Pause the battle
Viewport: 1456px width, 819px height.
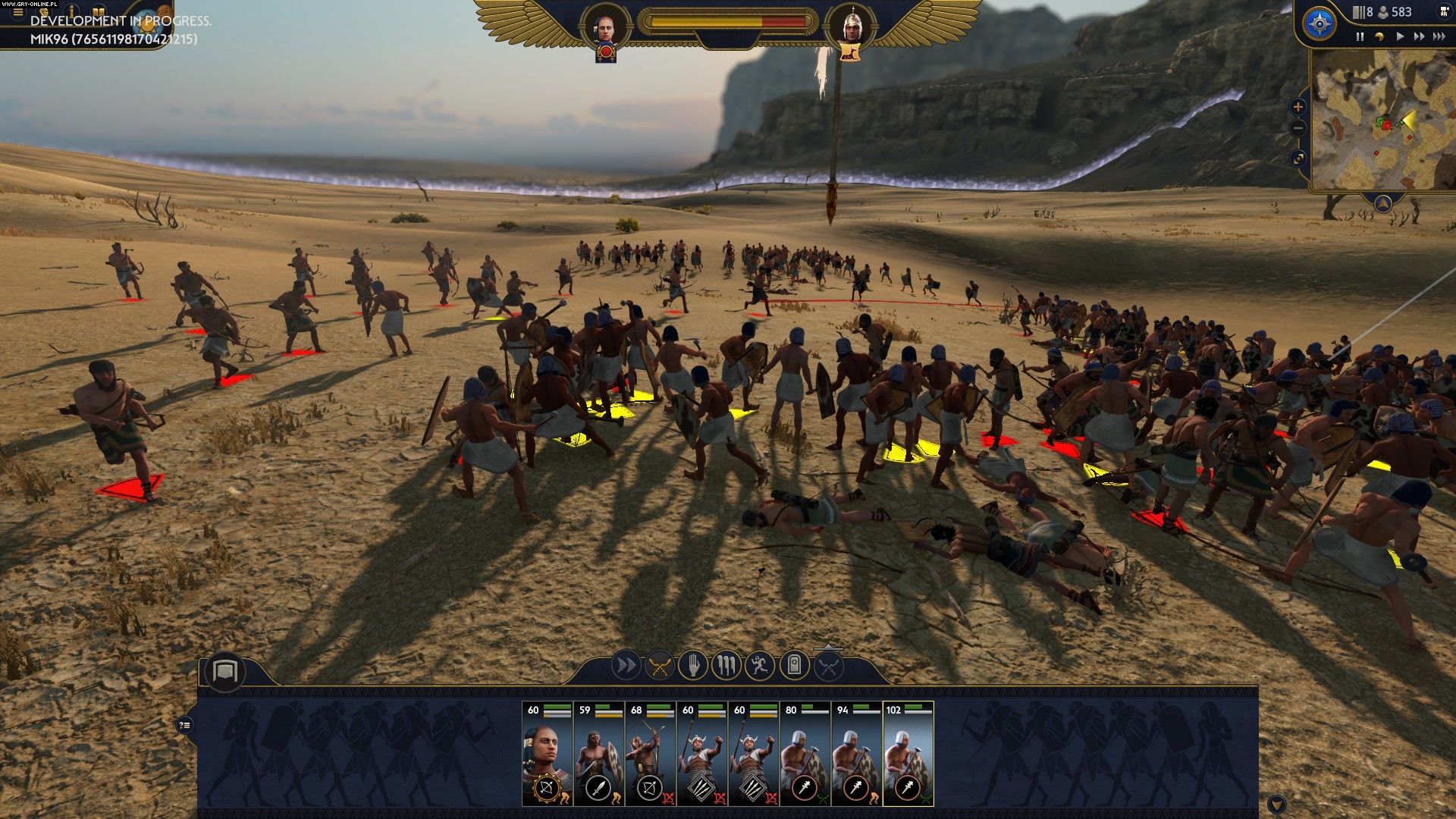1360,36
